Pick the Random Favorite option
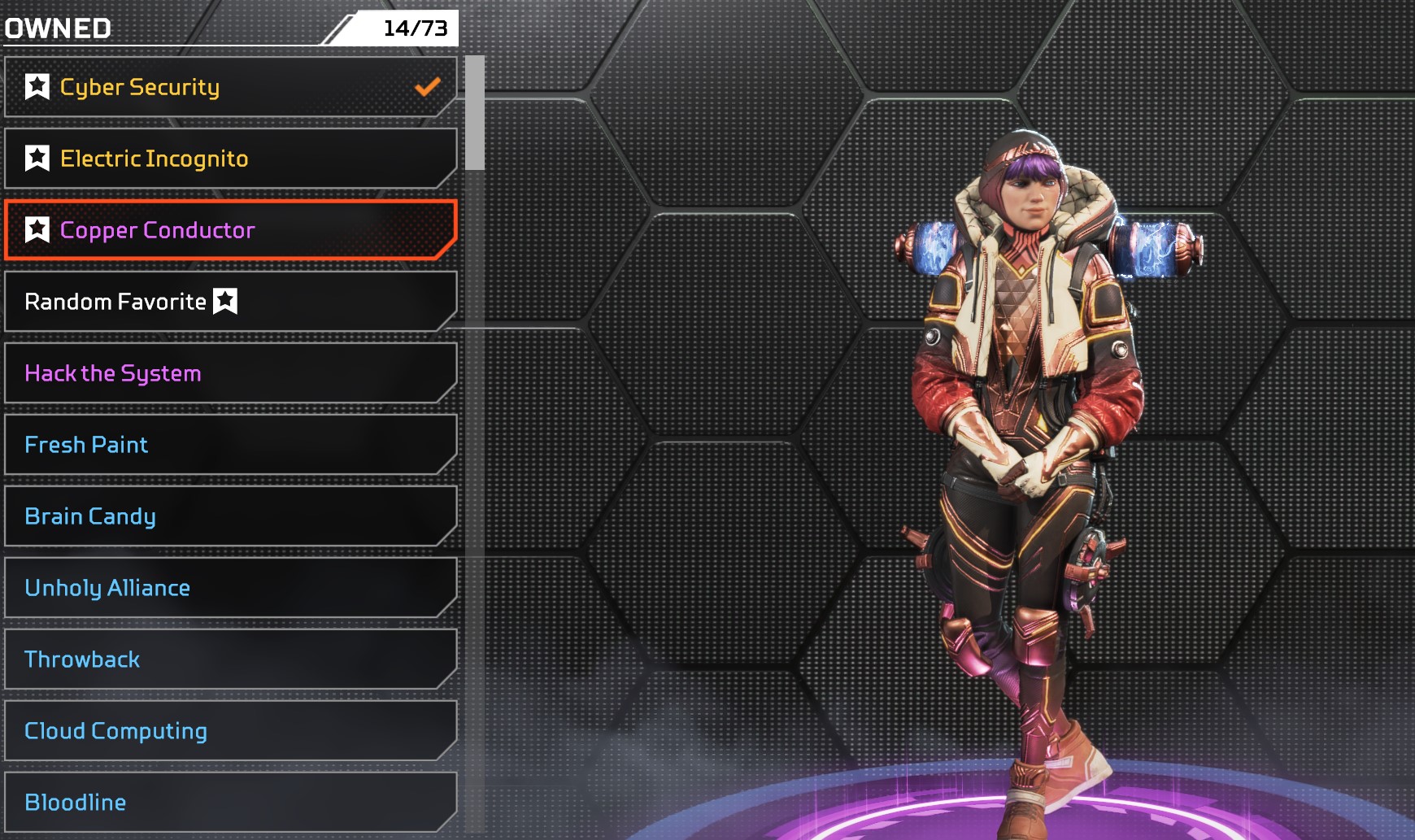Screen dimensions: 1415x840 [231, 302]
